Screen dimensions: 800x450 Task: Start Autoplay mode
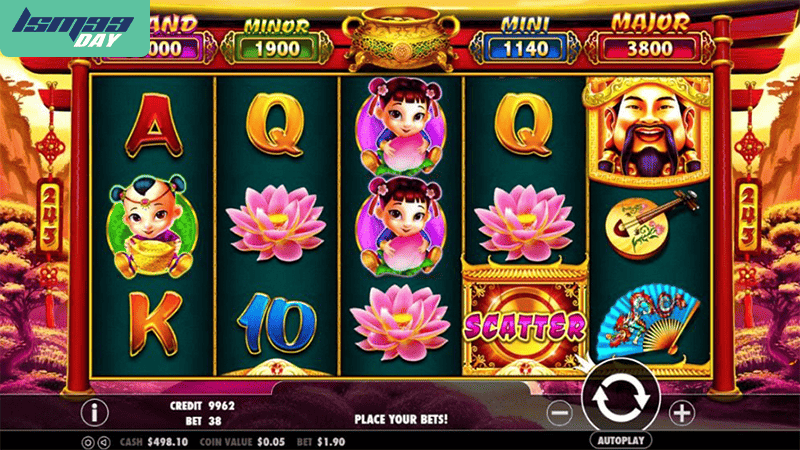pyautogui.click(x=621, y=439)
